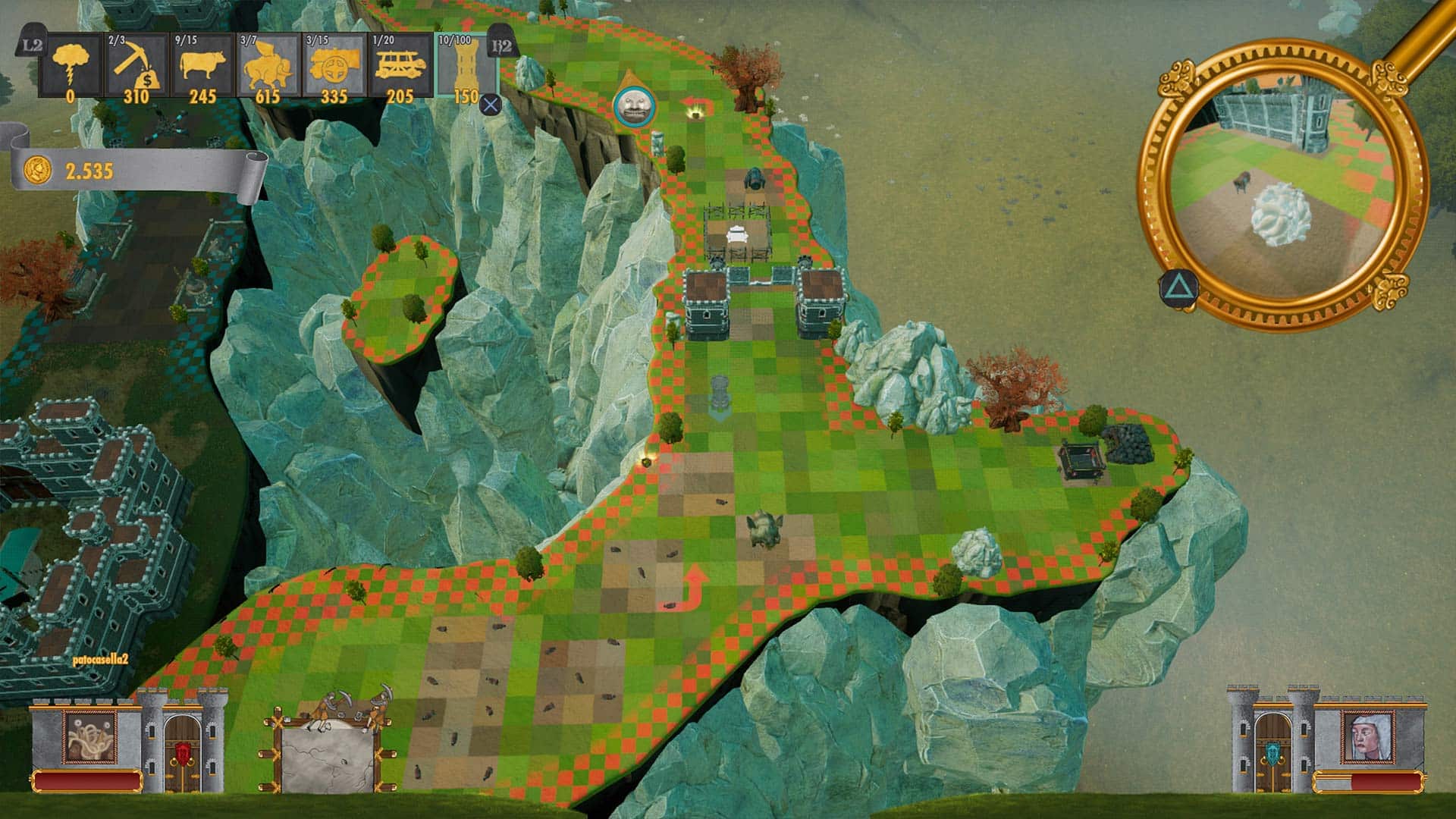Click the hooded opponent portrait
Screen dimensions: 1456x819
[x=1365, y=737]
